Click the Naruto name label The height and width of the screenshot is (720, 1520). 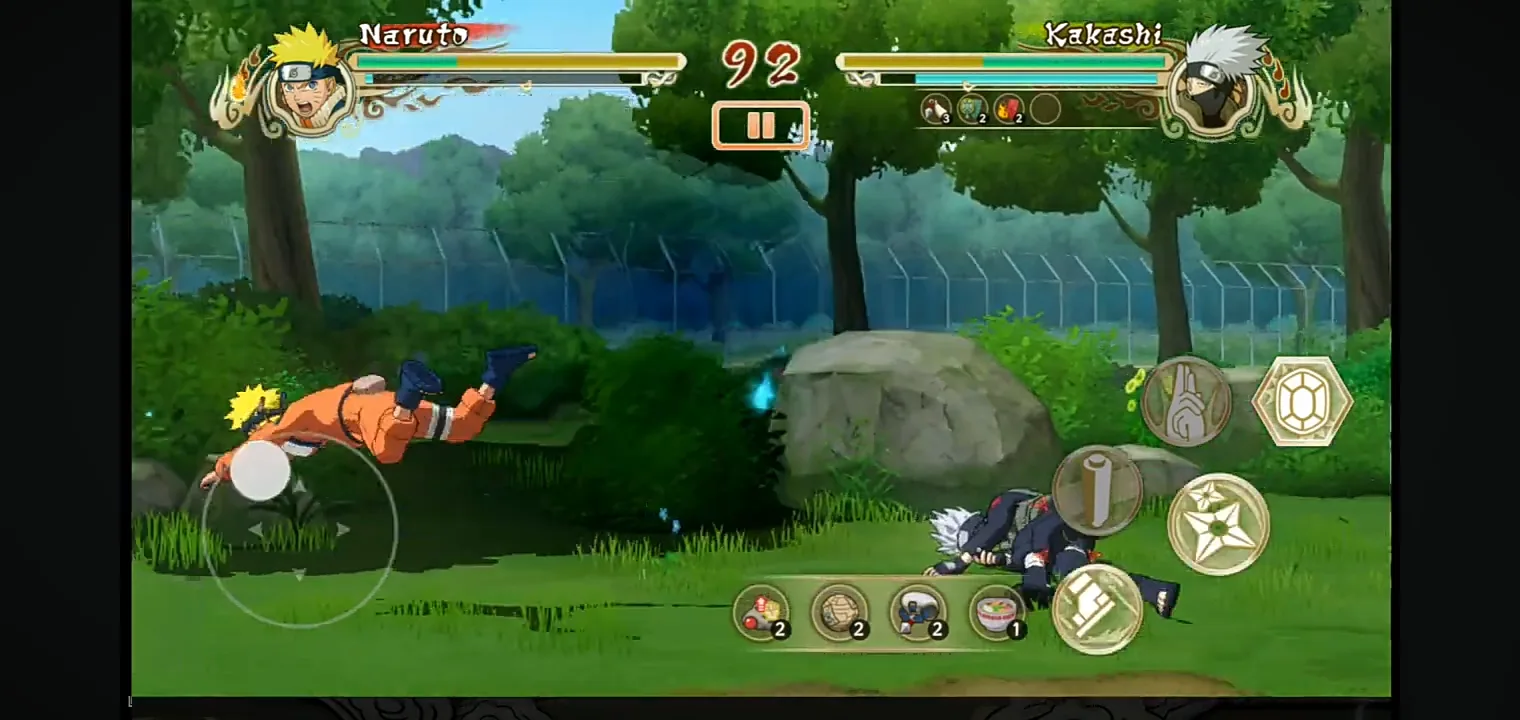pos(413,34)
